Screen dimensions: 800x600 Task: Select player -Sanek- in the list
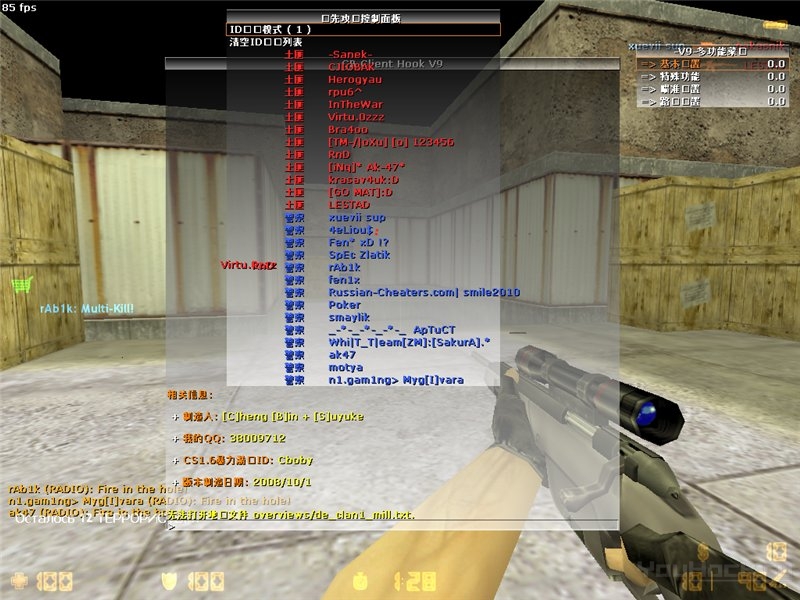tap(350, 54)
